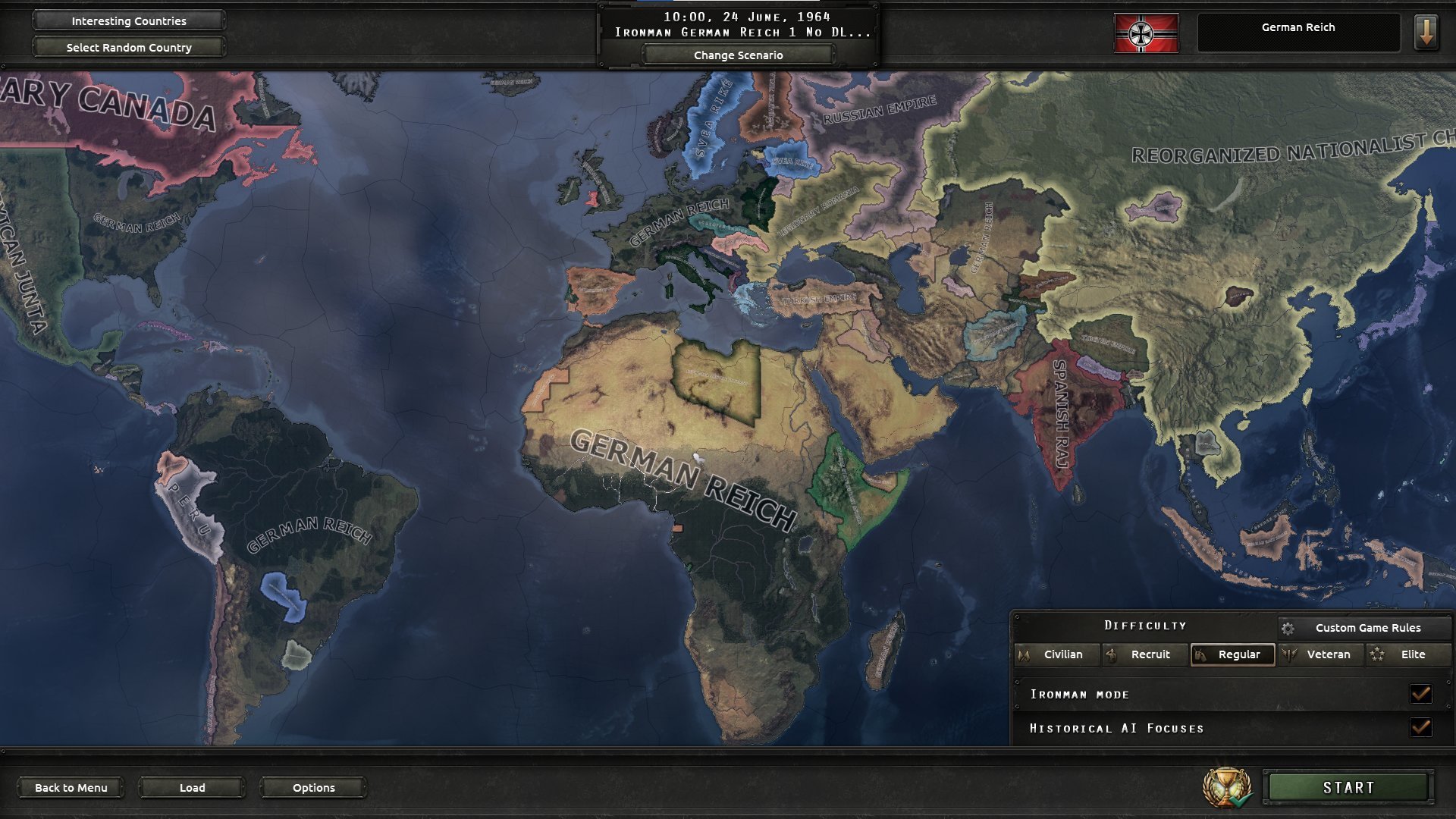Set difficulty to Recruit

pos(1145,654)
